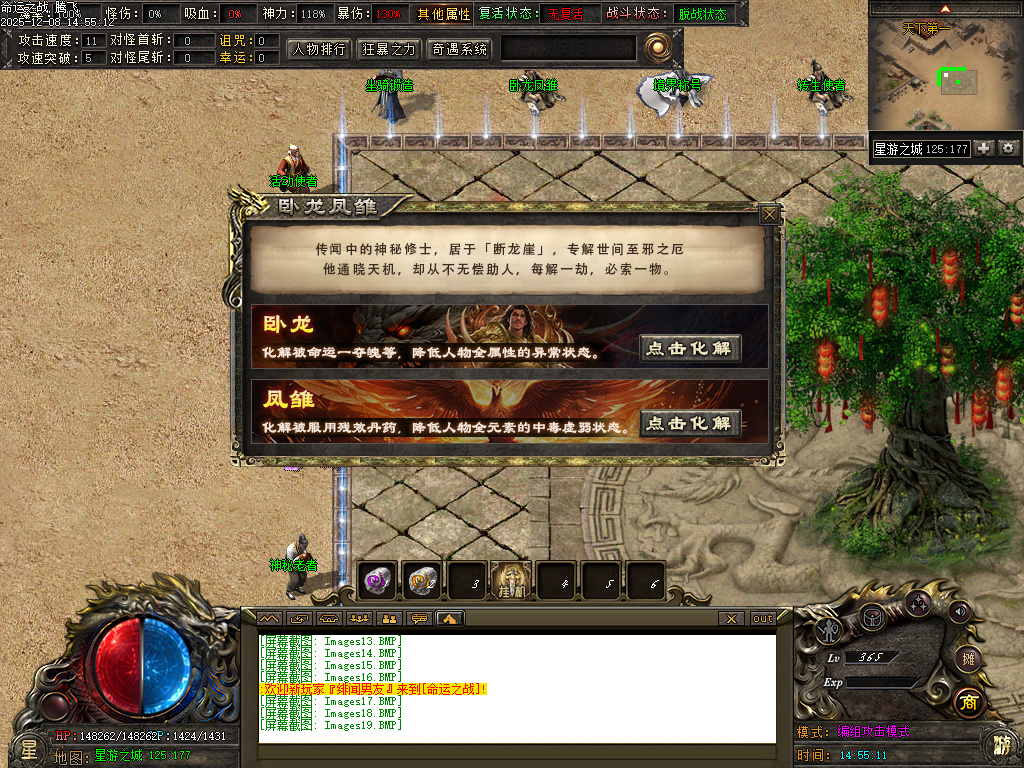Close the chat panel with X button
This screenshot has width=1024, height=768.
(732, 619)
